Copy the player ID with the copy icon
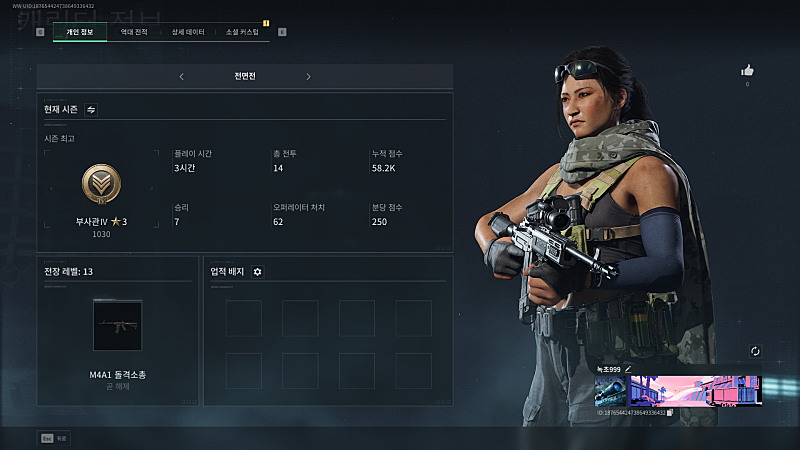Screen dimensions: 800x450 (x=670, y=412)
